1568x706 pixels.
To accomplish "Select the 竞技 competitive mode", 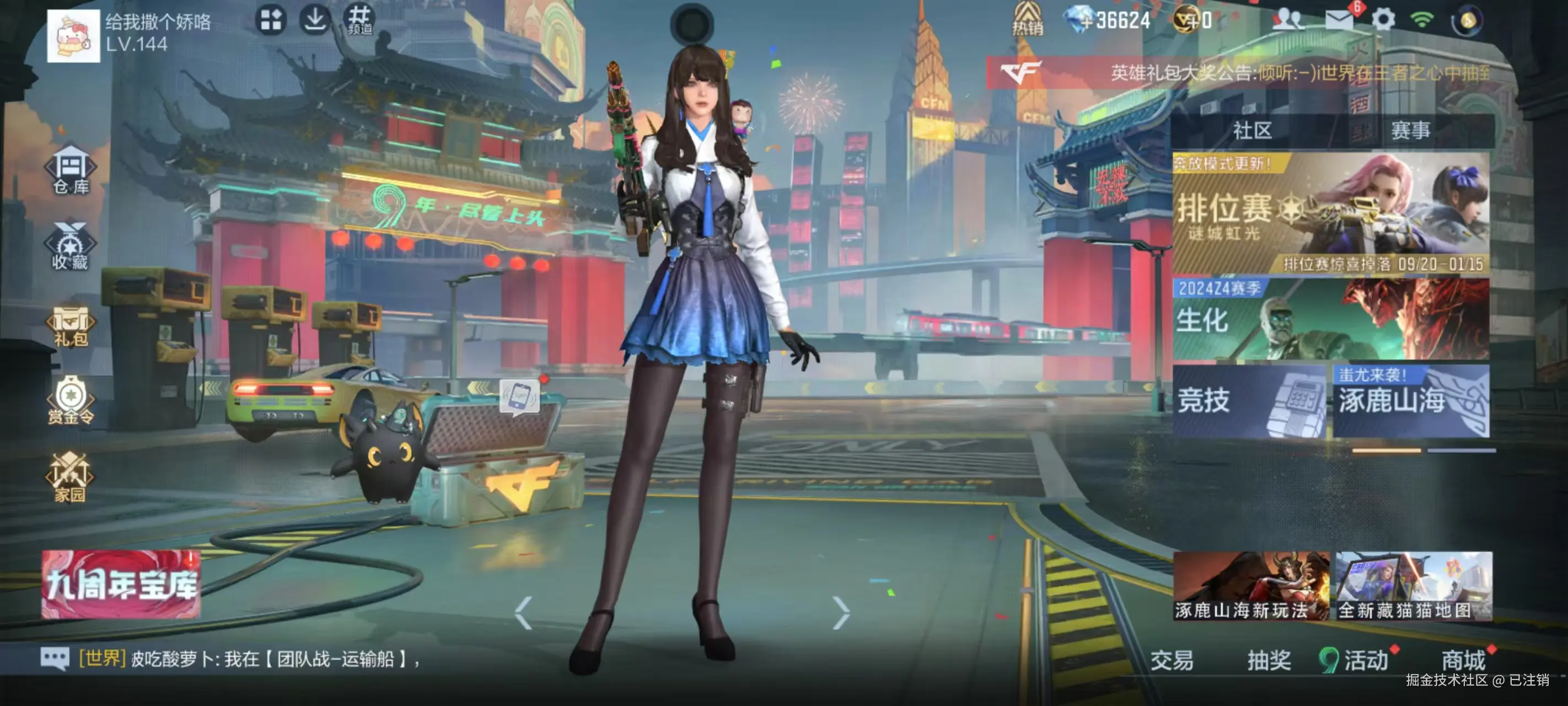I will (x=1249, y=401).
